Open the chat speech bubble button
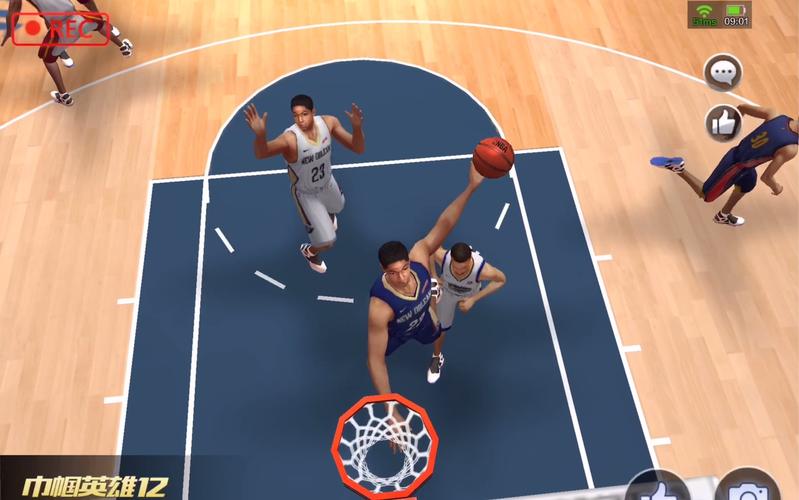The height and width of the screenshot is (500, 799). point(723,72)
